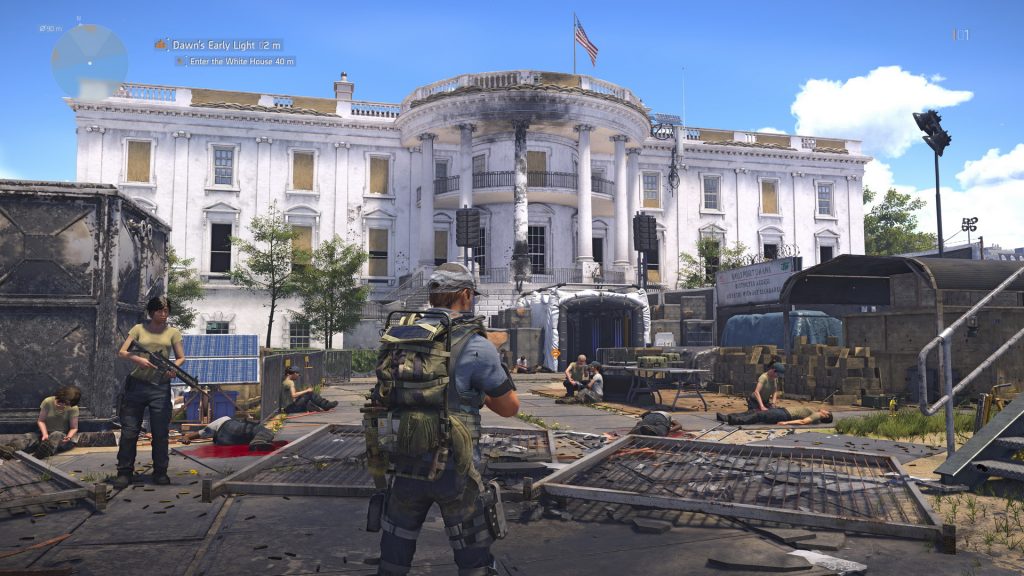
Task: Click the Enter the White House objective
Action: 236,61
